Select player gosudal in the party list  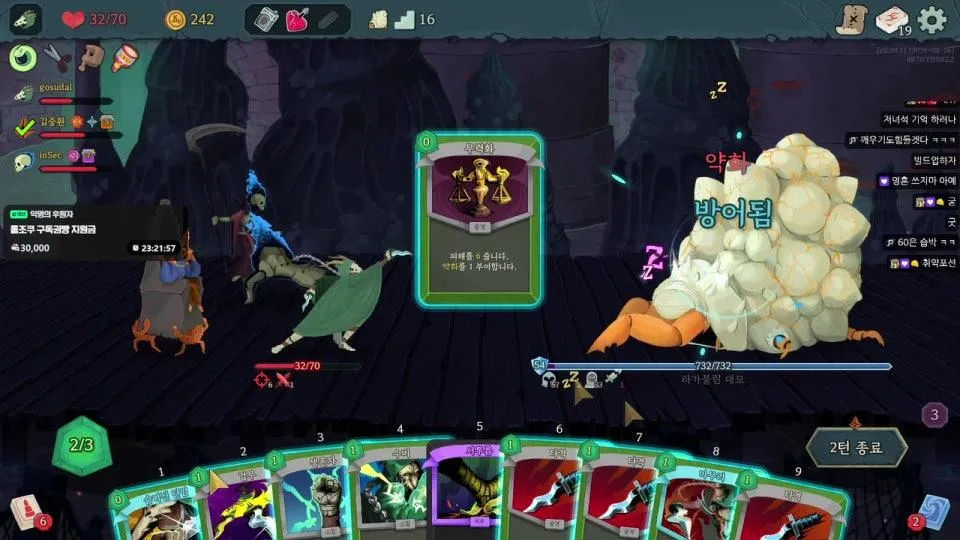(58, 90)
